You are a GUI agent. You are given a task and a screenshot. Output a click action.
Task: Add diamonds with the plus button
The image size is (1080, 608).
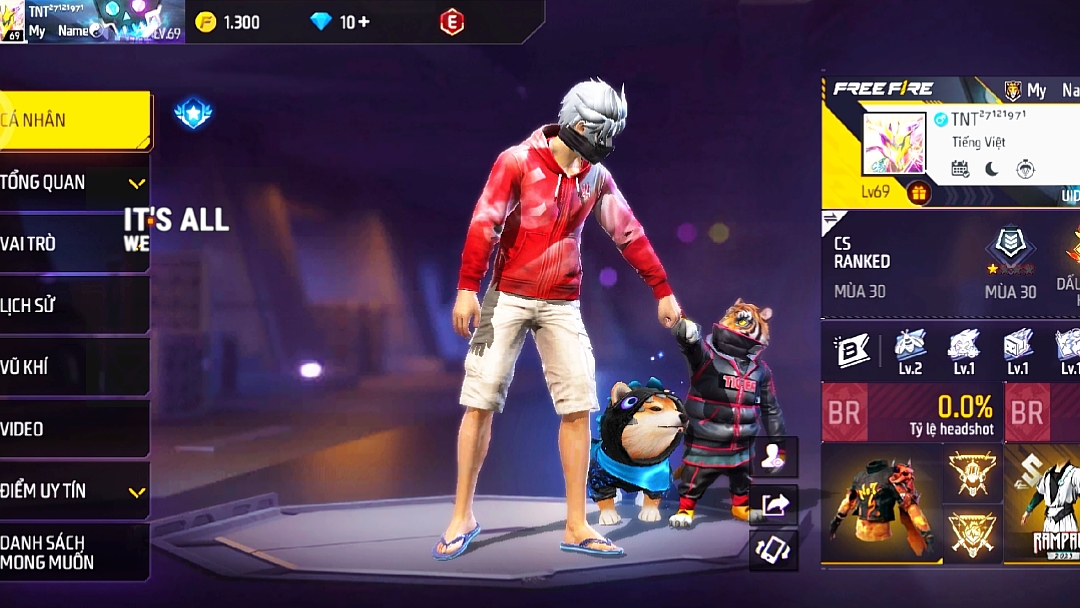(x=363, y=22)
